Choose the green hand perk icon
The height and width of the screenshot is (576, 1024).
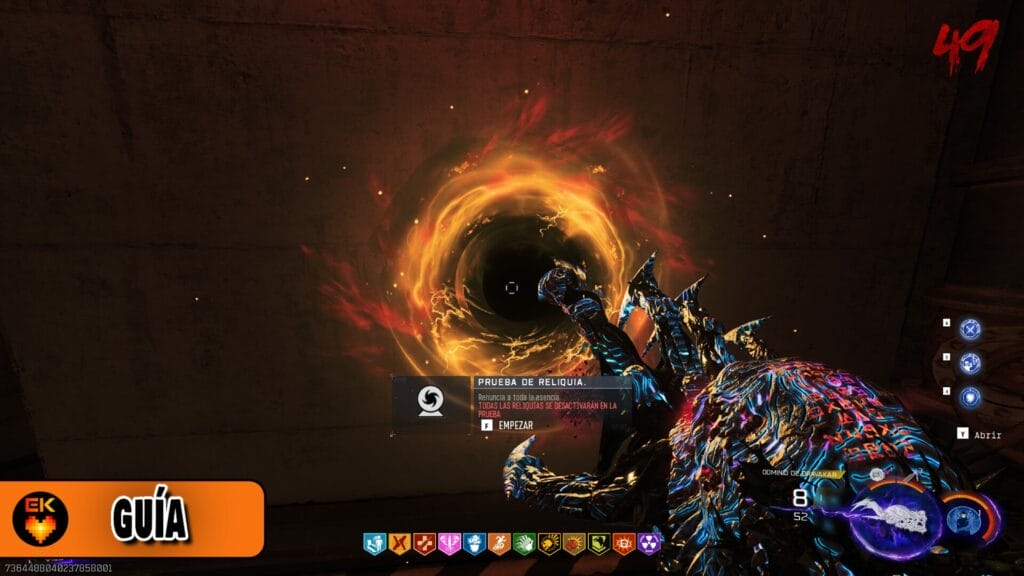point(523,543)
